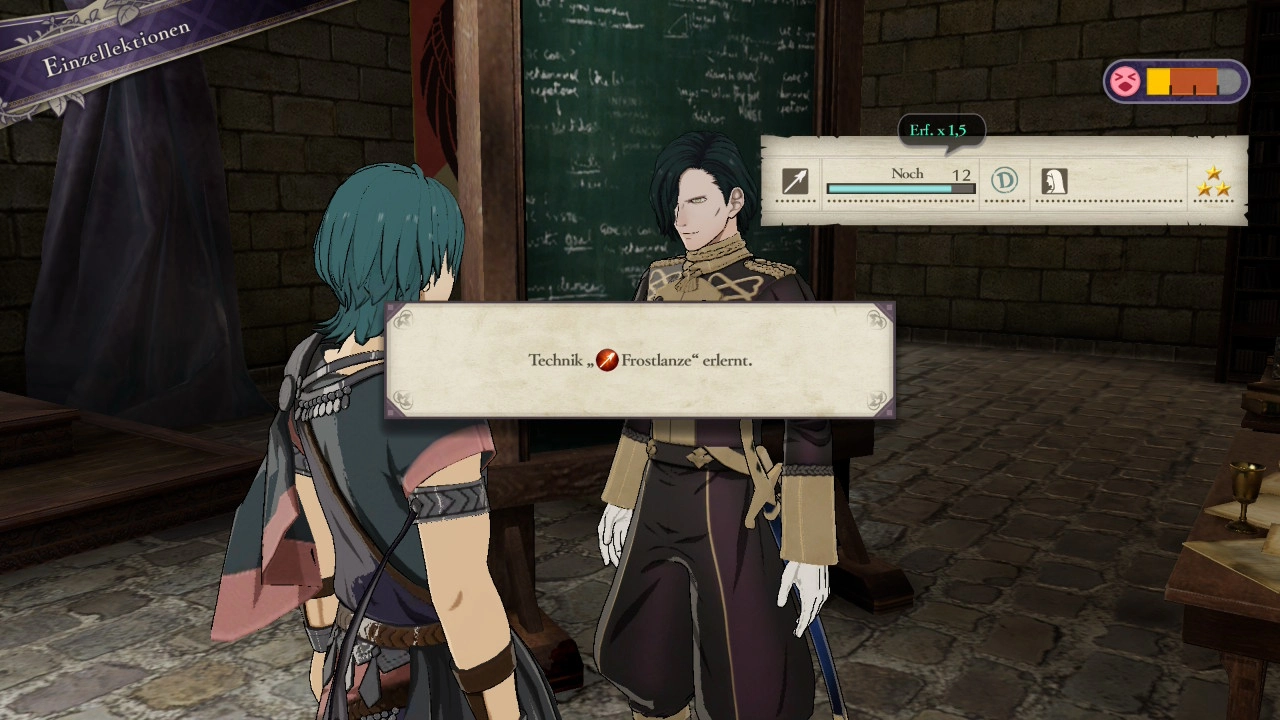Click the pink motivation face icon
Image resolution: width=1280 pixels, height=720 pixels.
(1125, 82)
